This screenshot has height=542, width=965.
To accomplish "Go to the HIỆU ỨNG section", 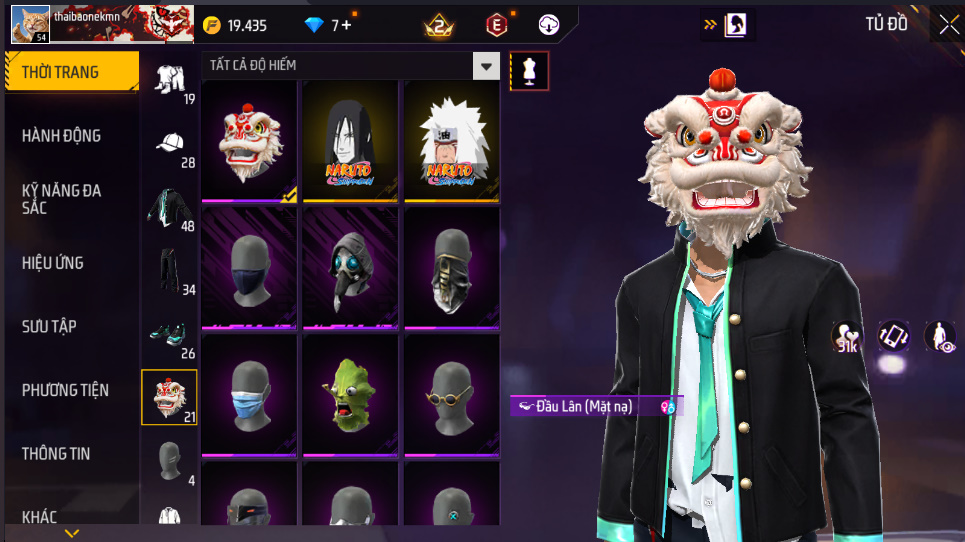I will pos(53,263).
